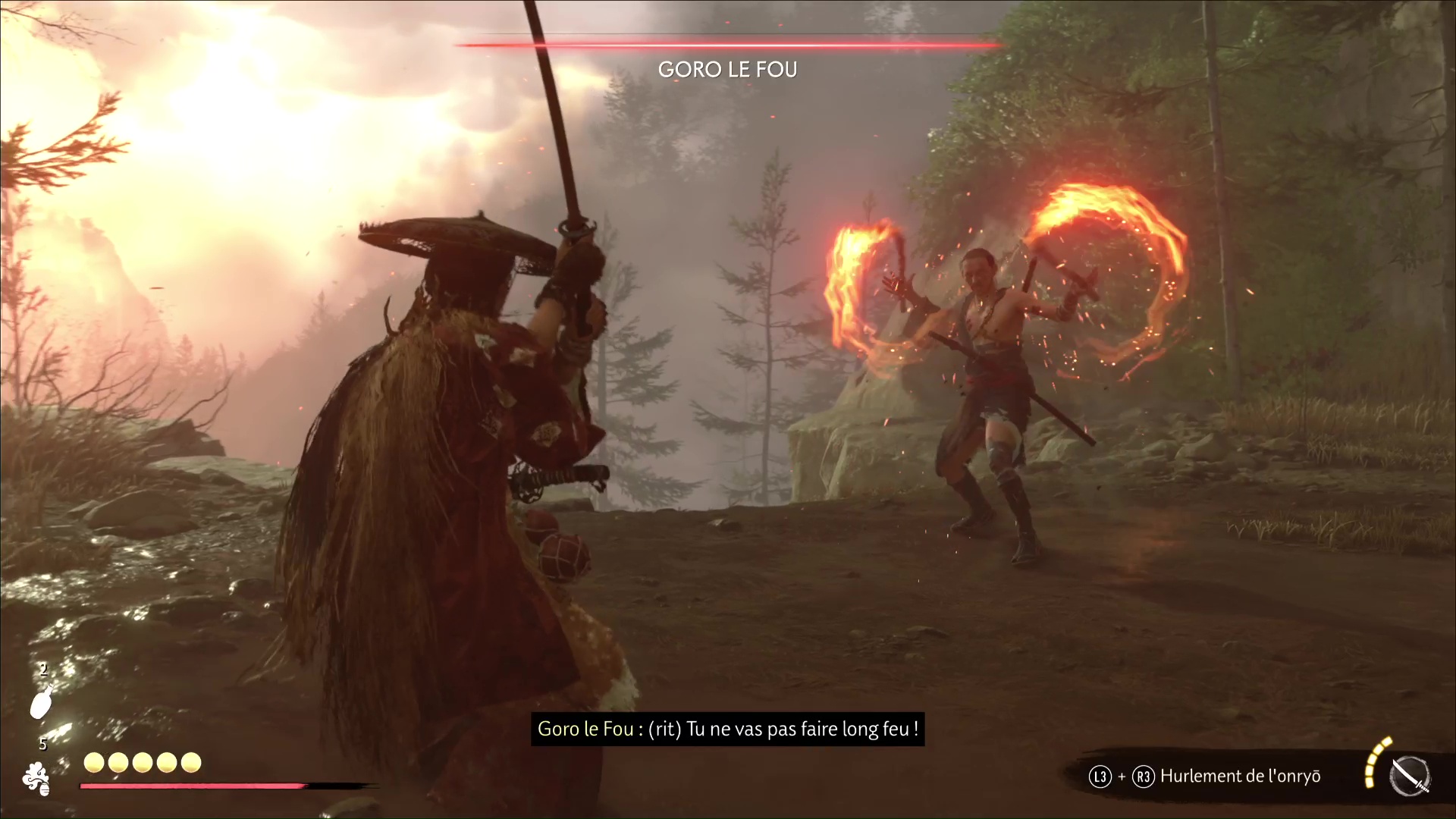Select the sake gourd item icon
Viewport: 1456px width, 819px height.
(x=41, y=701)
